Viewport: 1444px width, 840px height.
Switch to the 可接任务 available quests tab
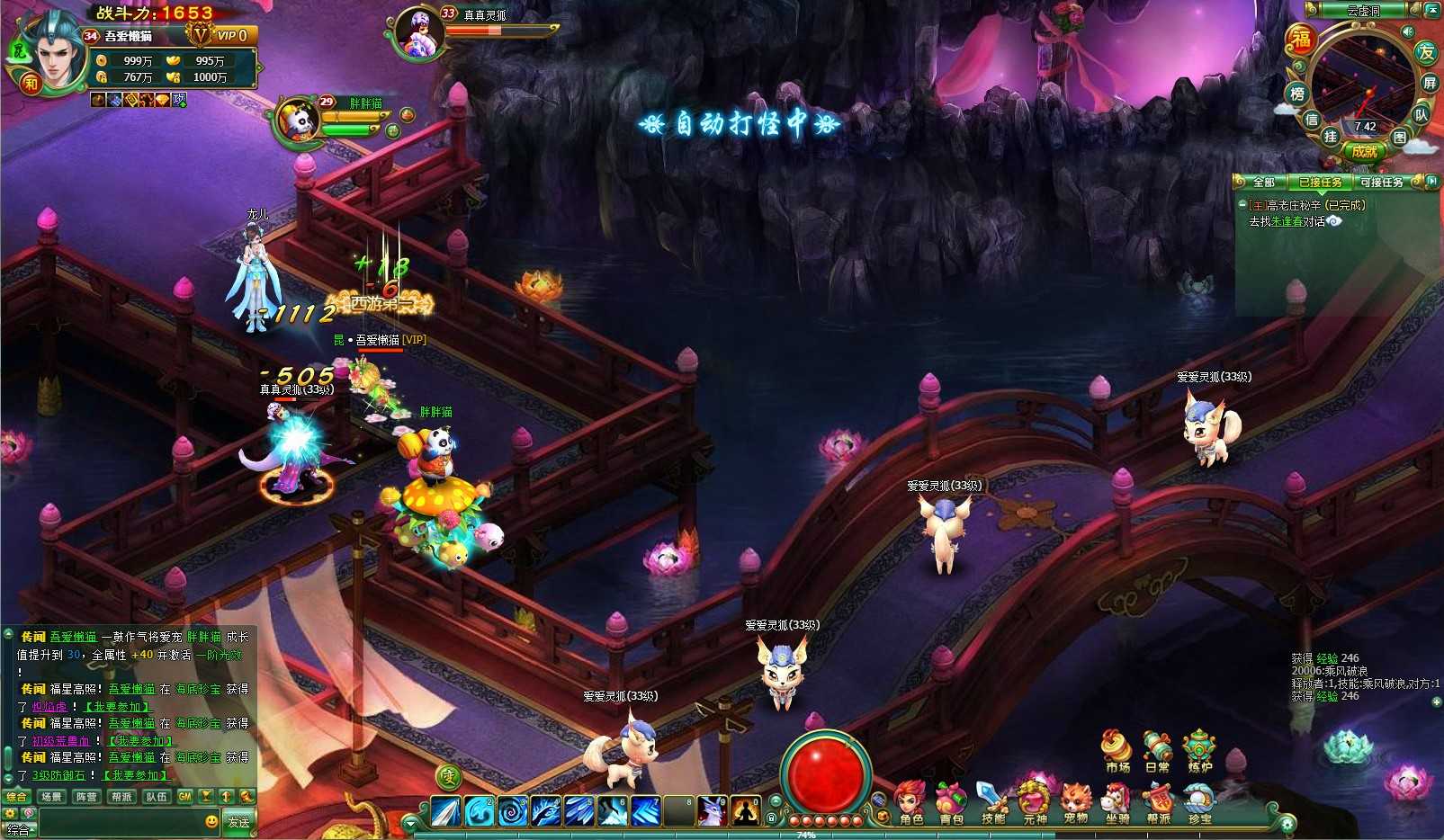click(x=1381, y=183)
